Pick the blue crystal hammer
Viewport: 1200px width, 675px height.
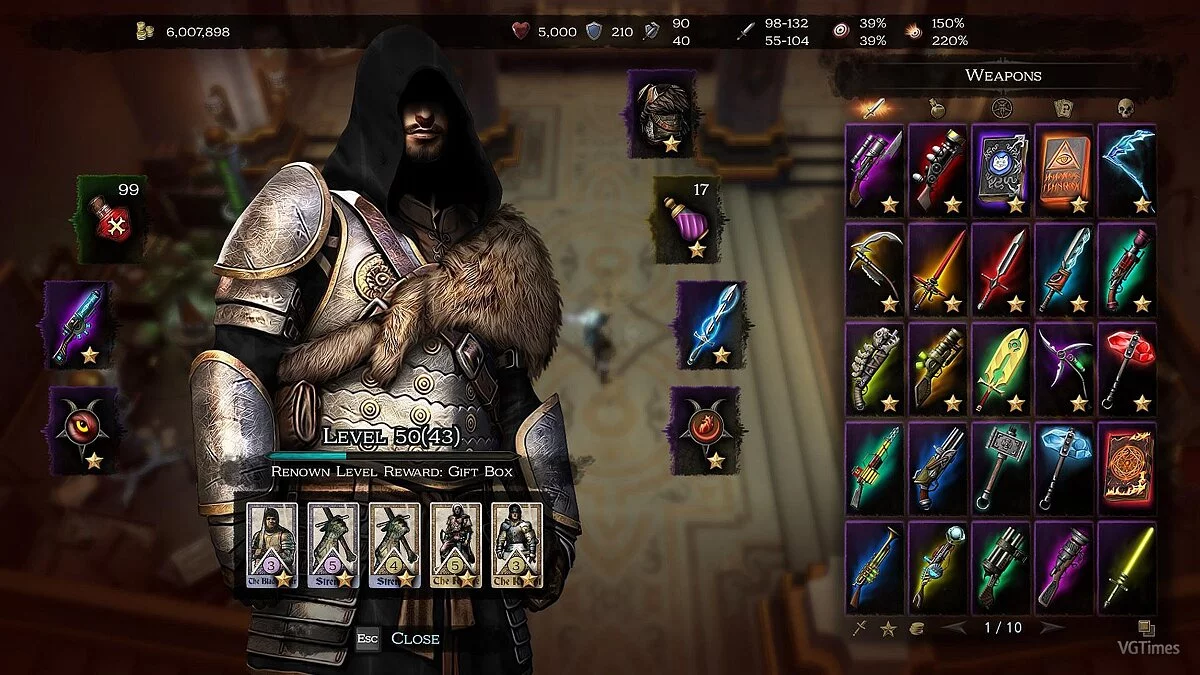[x=1064, y=466]
